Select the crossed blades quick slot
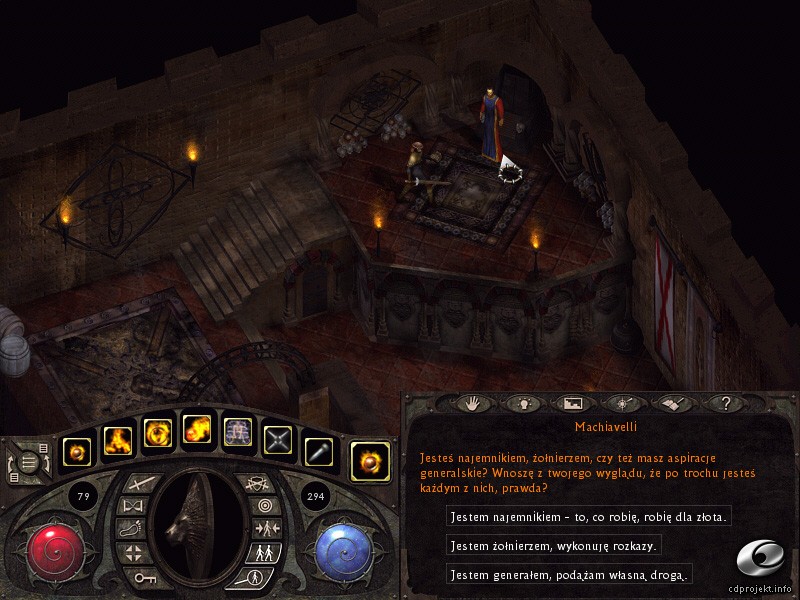Screen dimensions: 800x600 [x=278, y=436]
